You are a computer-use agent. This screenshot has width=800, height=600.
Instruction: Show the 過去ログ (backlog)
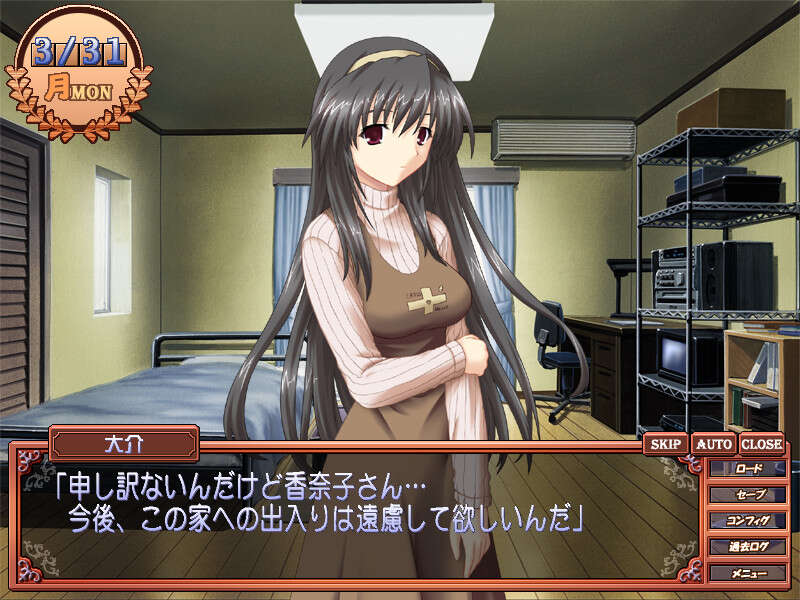747,547
